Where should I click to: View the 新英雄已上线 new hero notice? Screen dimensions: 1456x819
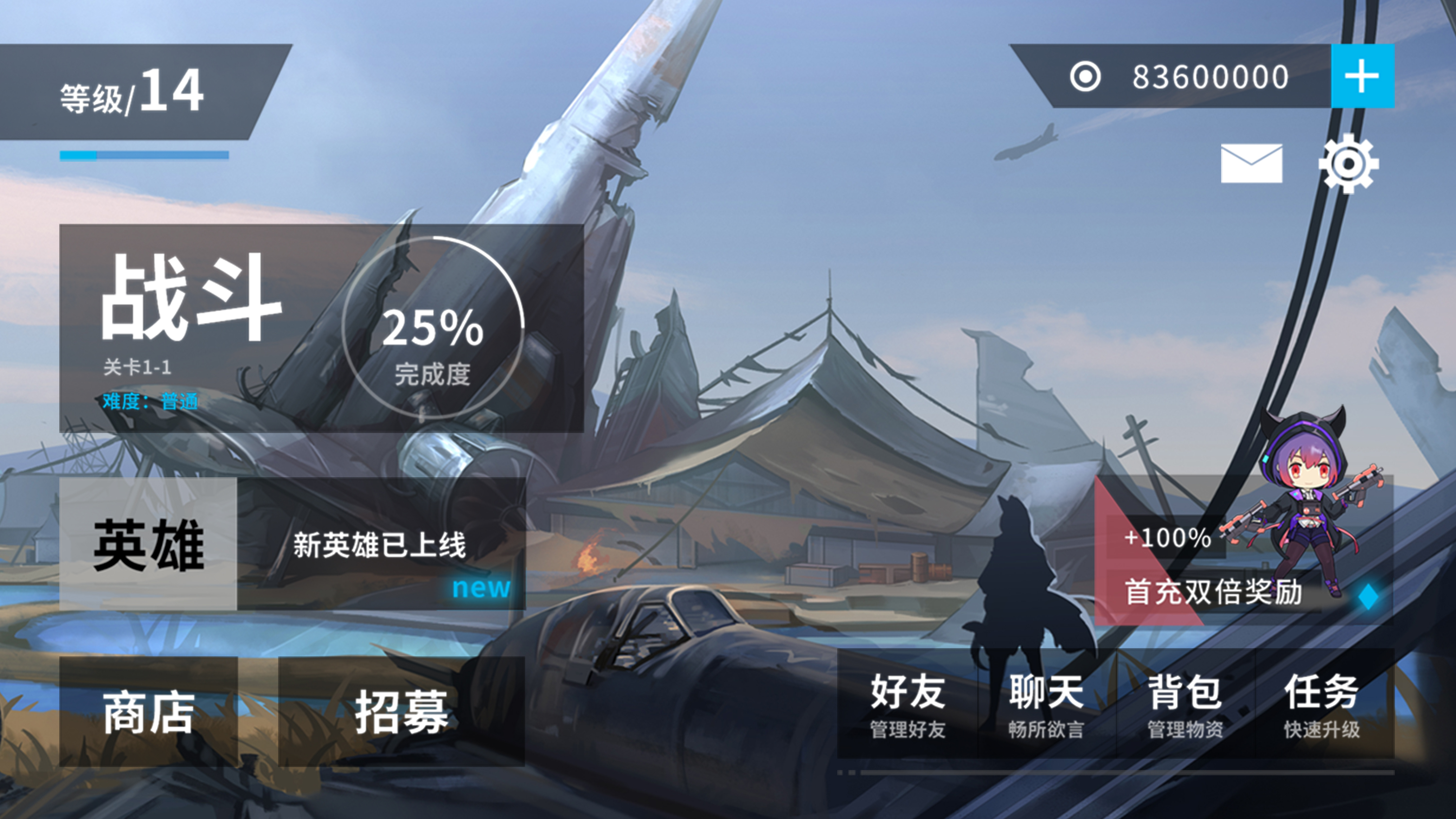click(x=381, y=544)
